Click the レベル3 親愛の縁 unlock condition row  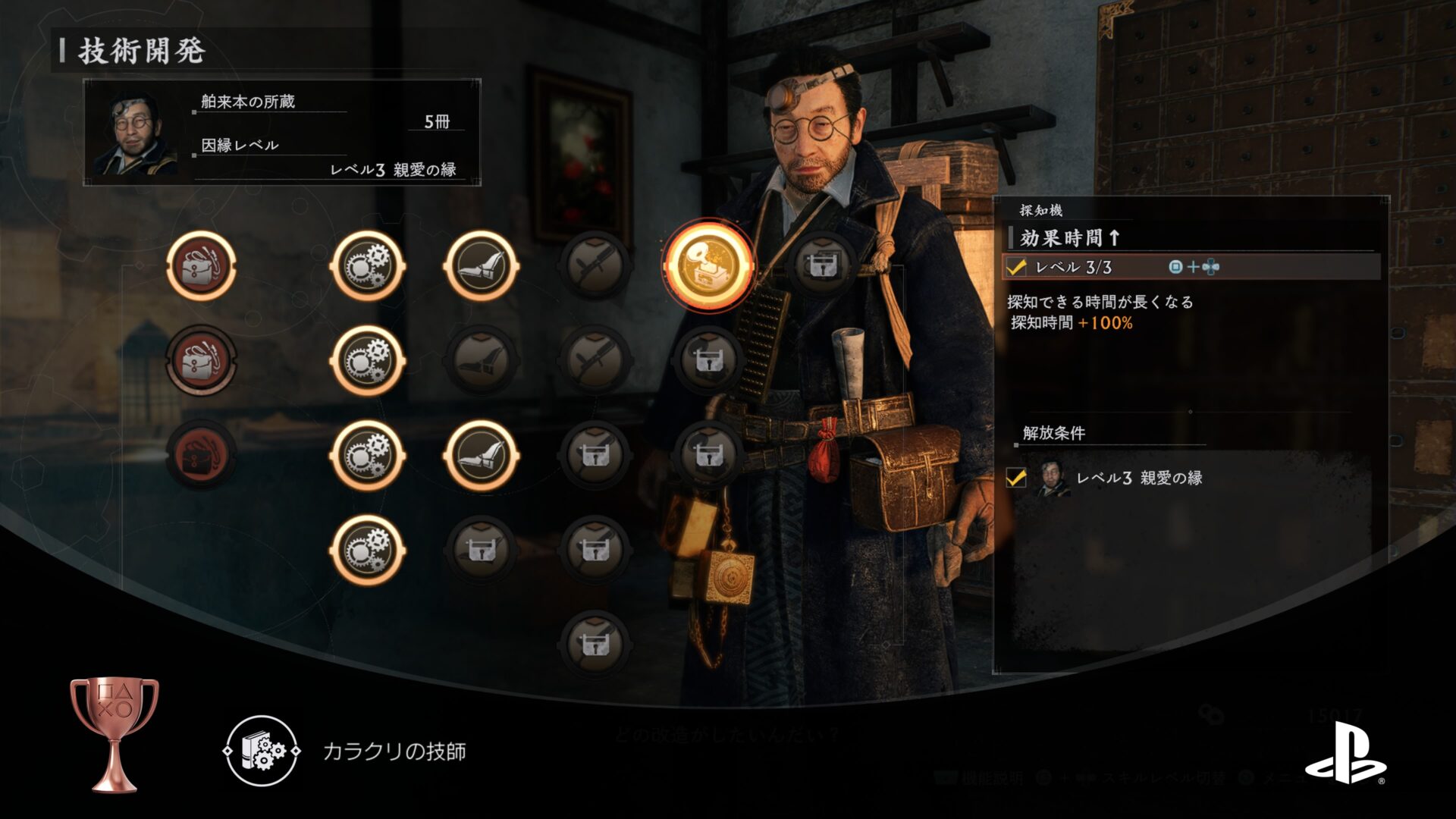[1137, 478]
